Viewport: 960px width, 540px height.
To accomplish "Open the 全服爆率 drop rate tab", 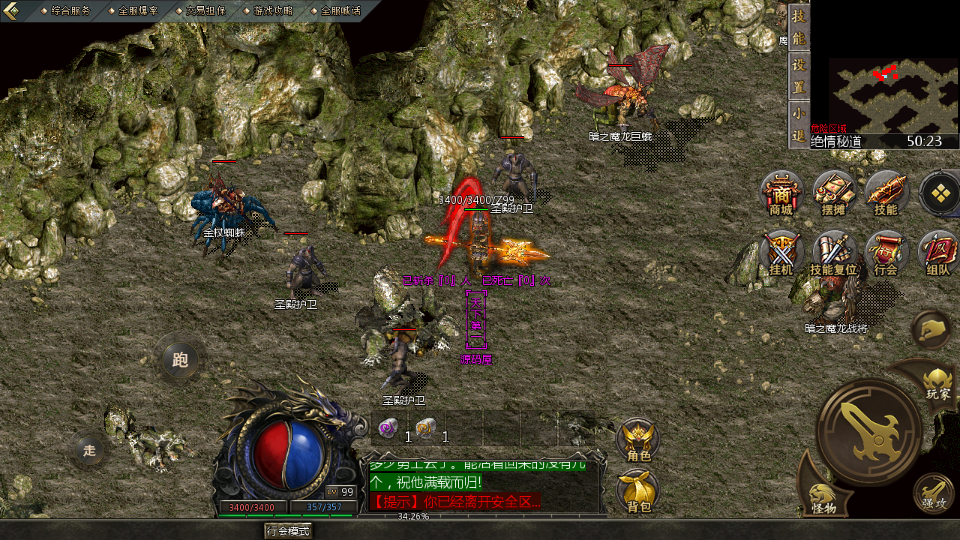I will (138, 11).
